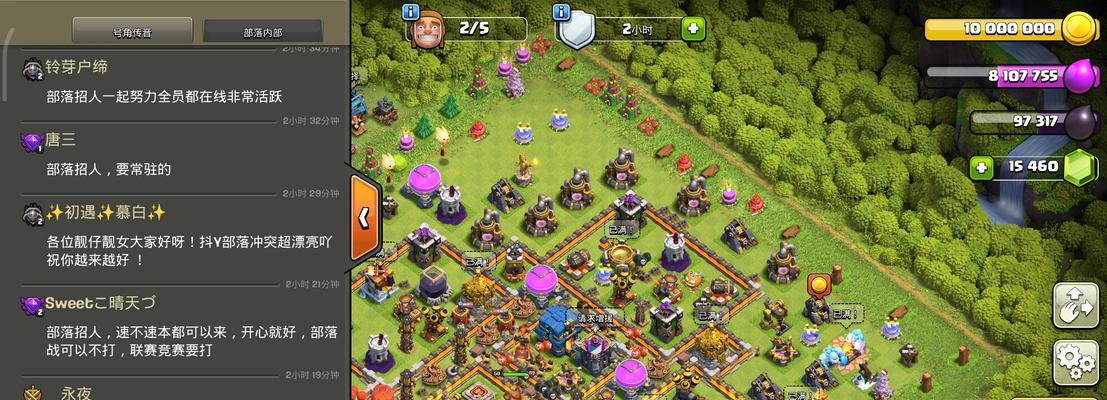This screenshot has width=1107, height=400.
Task: Add shield time with the green plus
Action: tap(692, 29)
